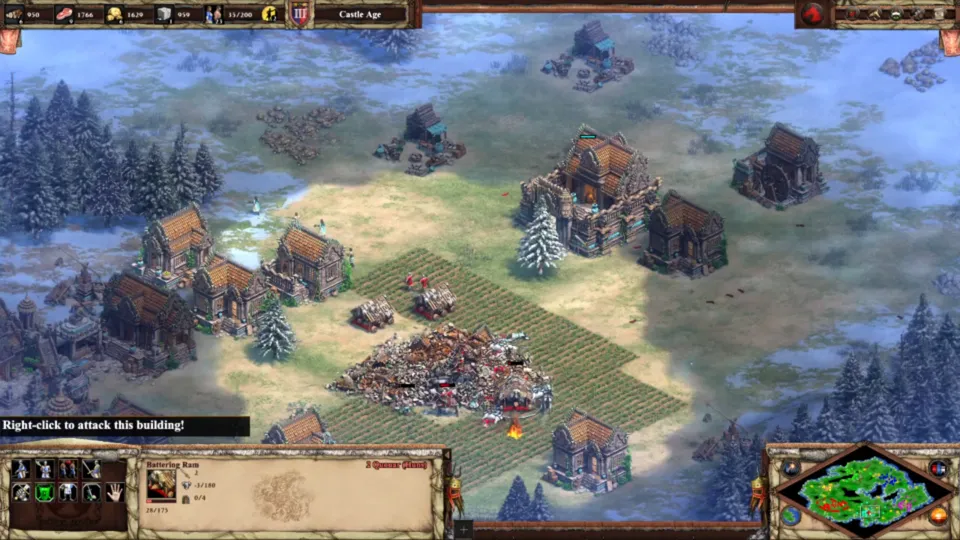
Task: Click the globe button beside the minimap
Action: [x=790, y=515]
